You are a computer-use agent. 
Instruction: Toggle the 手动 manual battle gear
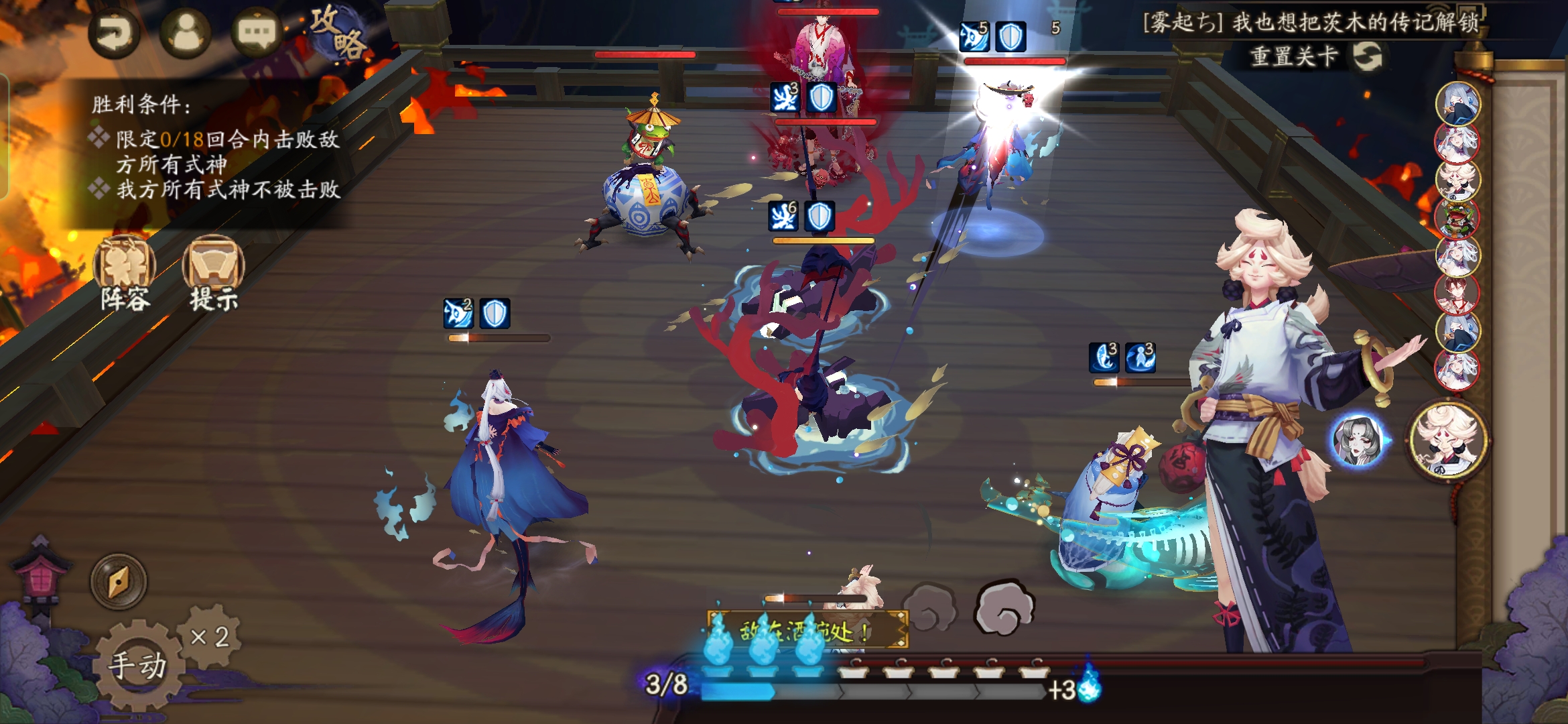point(138,664)
